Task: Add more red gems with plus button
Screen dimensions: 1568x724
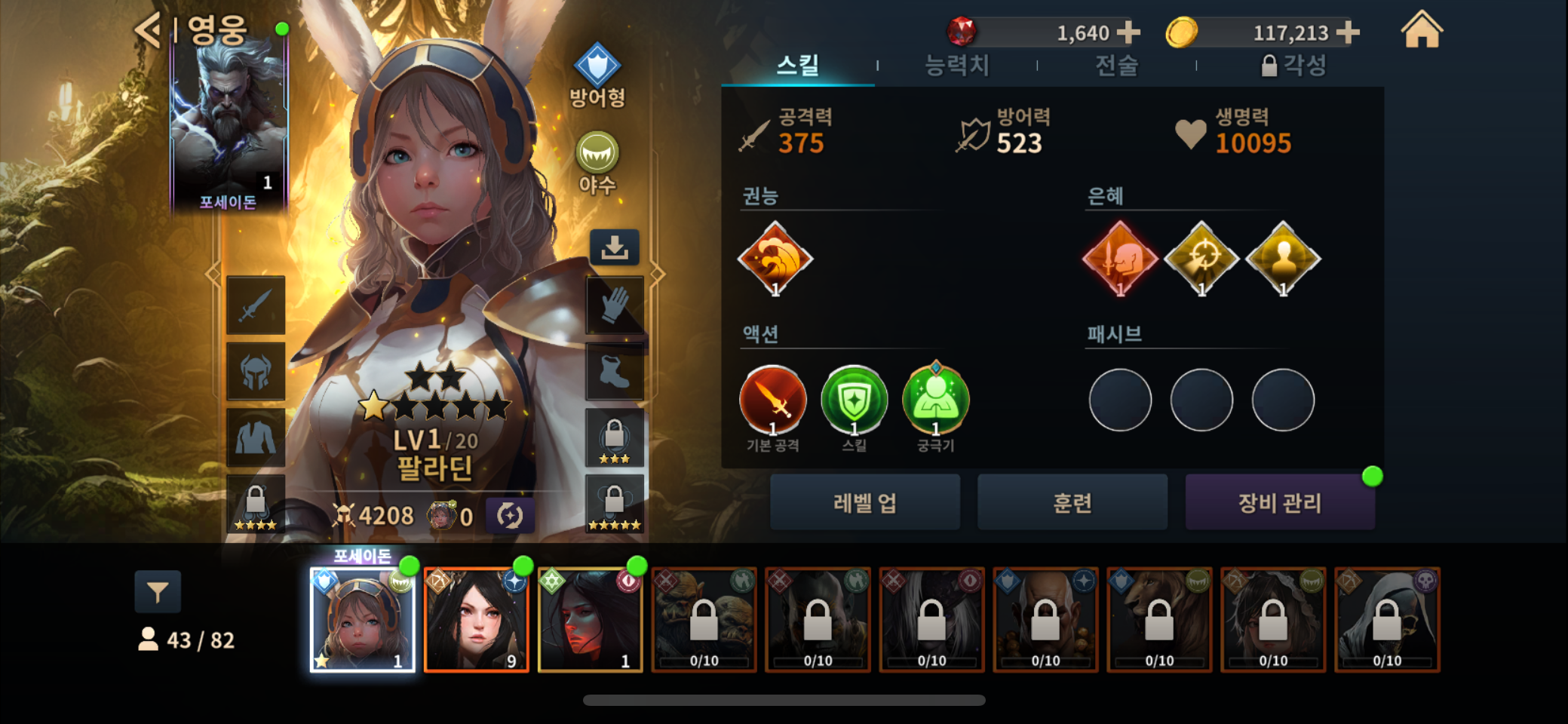Action: [x=1128, y=32]
